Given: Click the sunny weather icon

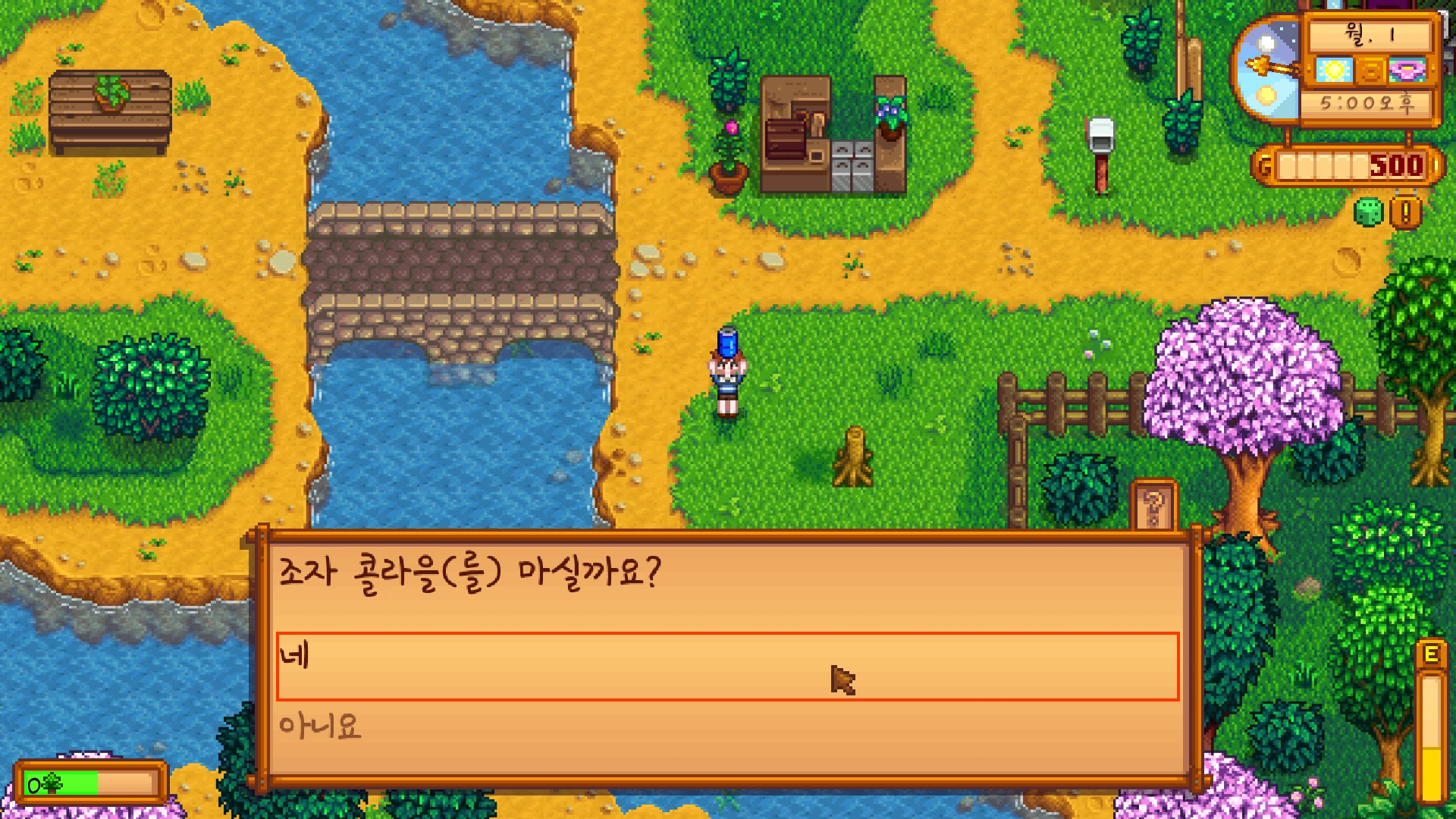Looking at the screenshot, I should pos(1334,71).
